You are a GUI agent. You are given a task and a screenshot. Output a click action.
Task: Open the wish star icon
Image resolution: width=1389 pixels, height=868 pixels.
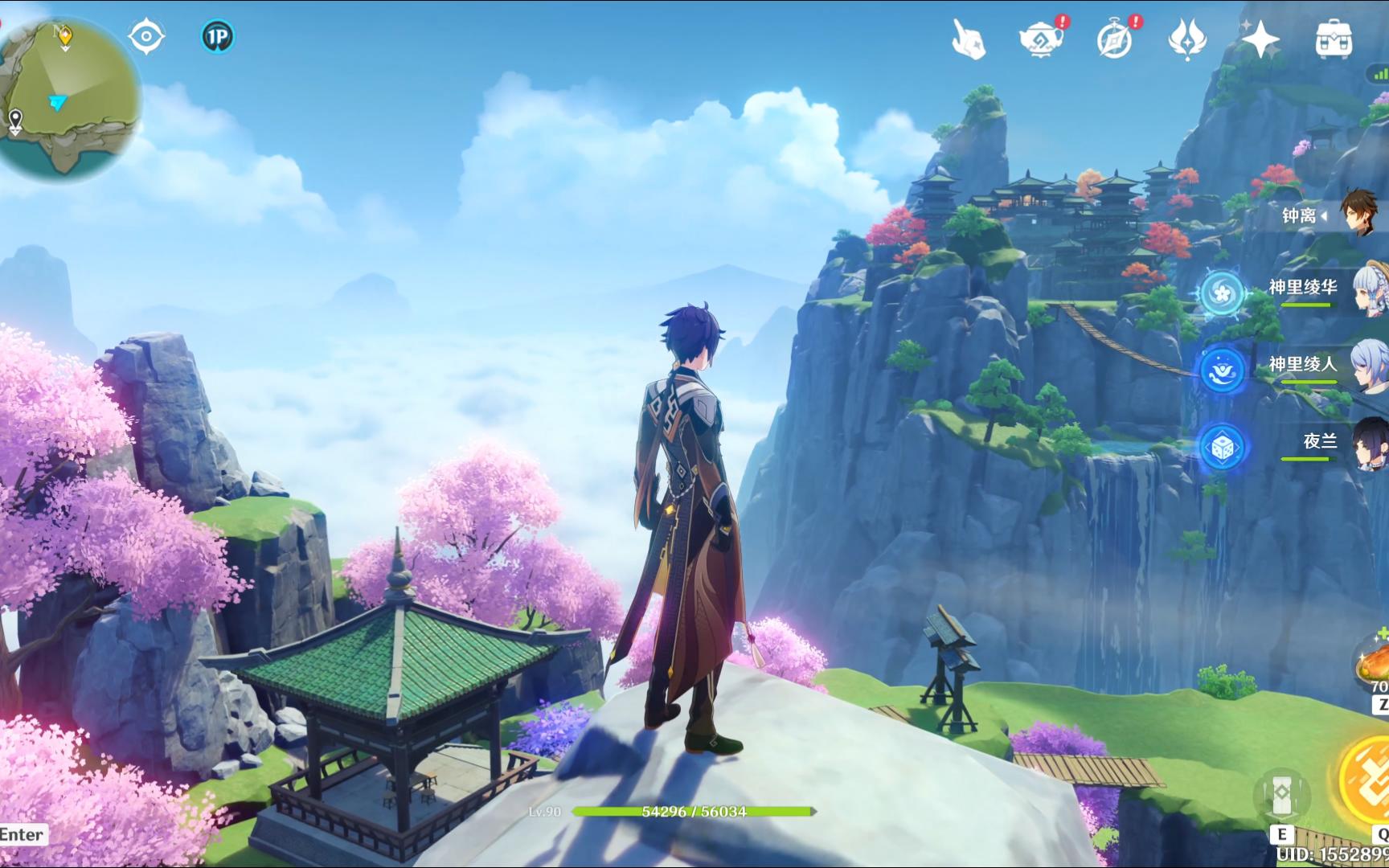[x=1260, y=39]
